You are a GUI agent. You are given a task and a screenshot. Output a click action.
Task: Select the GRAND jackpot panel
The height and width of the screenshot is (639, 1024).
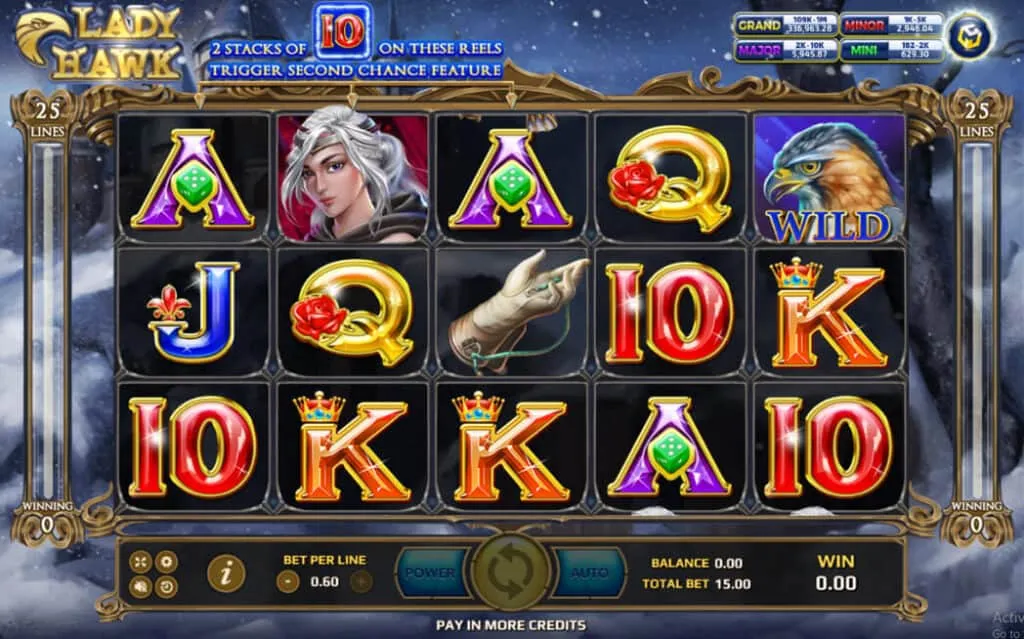point(785,25)
